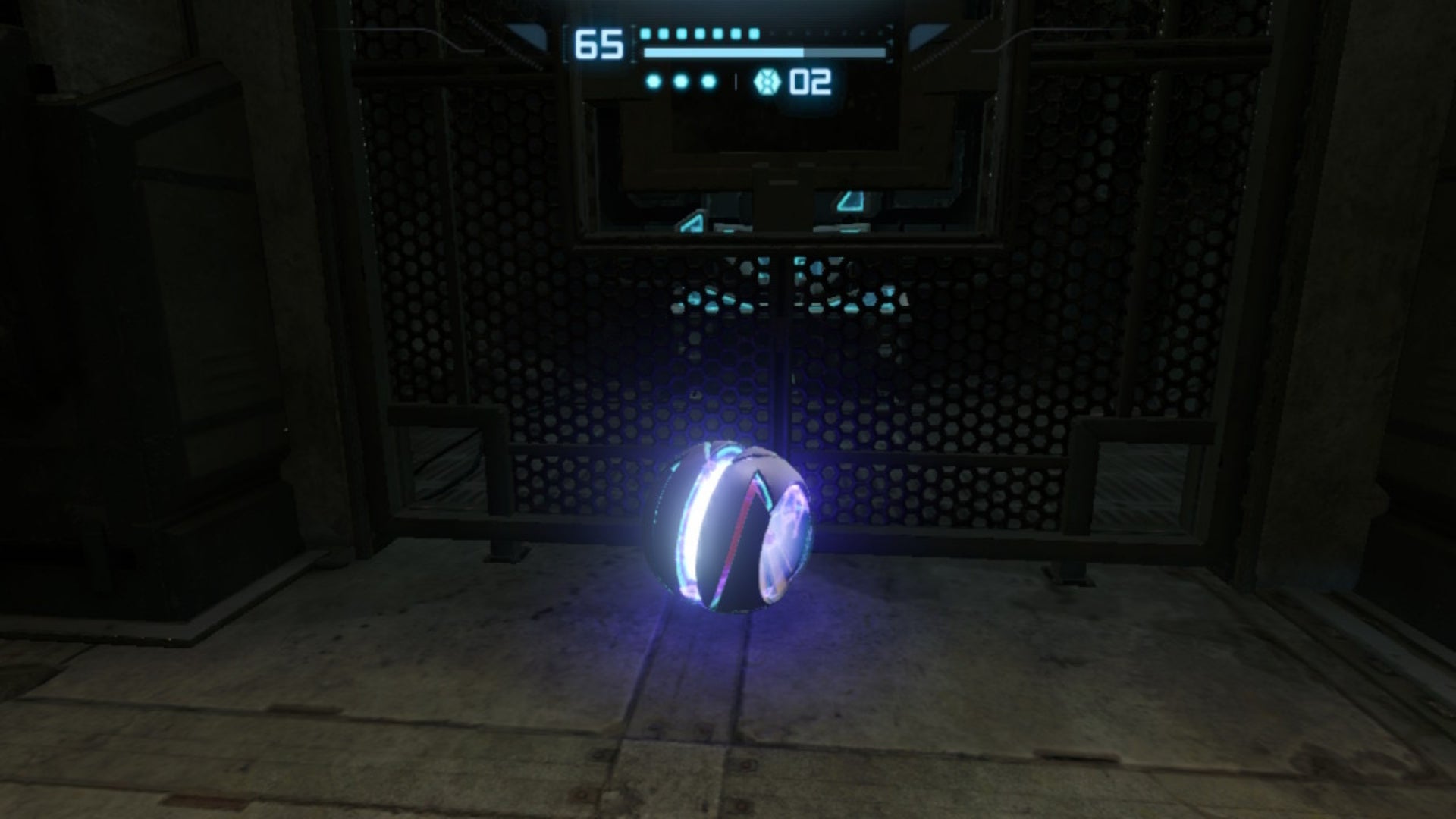1456x819 pixels.
Task: Select the rightmost glowing dot indicator
Action: coord(707,81)
